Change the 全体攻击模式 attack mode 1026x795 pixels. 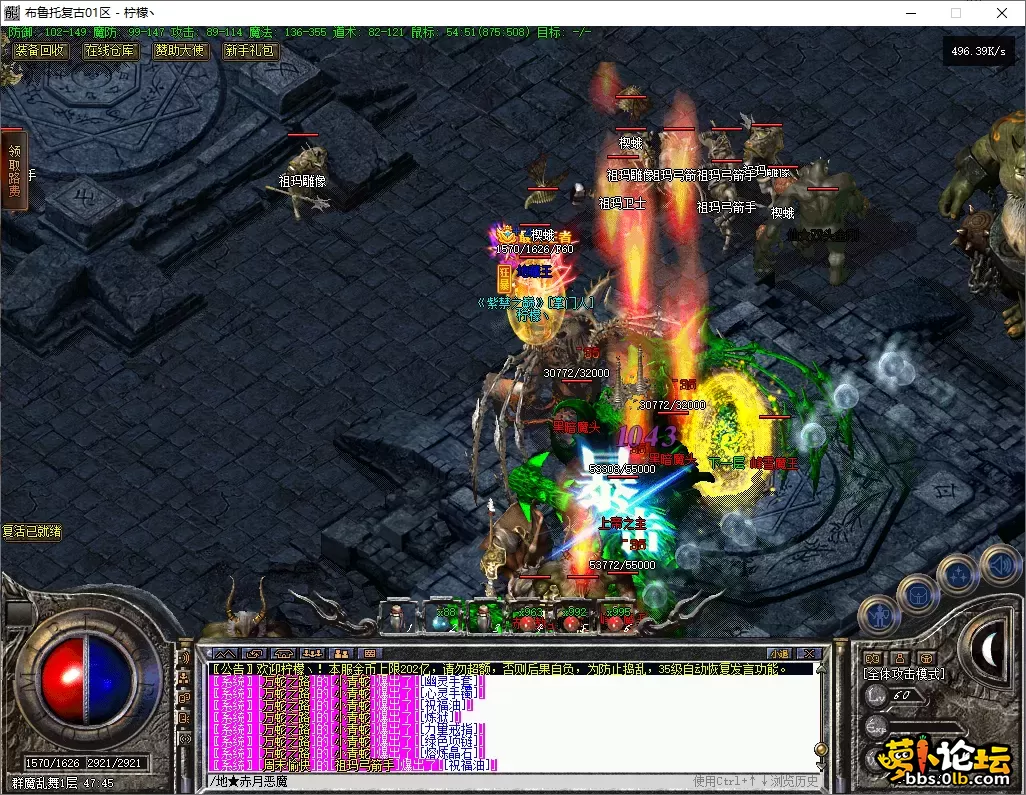pyautogui.click(x=904, y=674)
